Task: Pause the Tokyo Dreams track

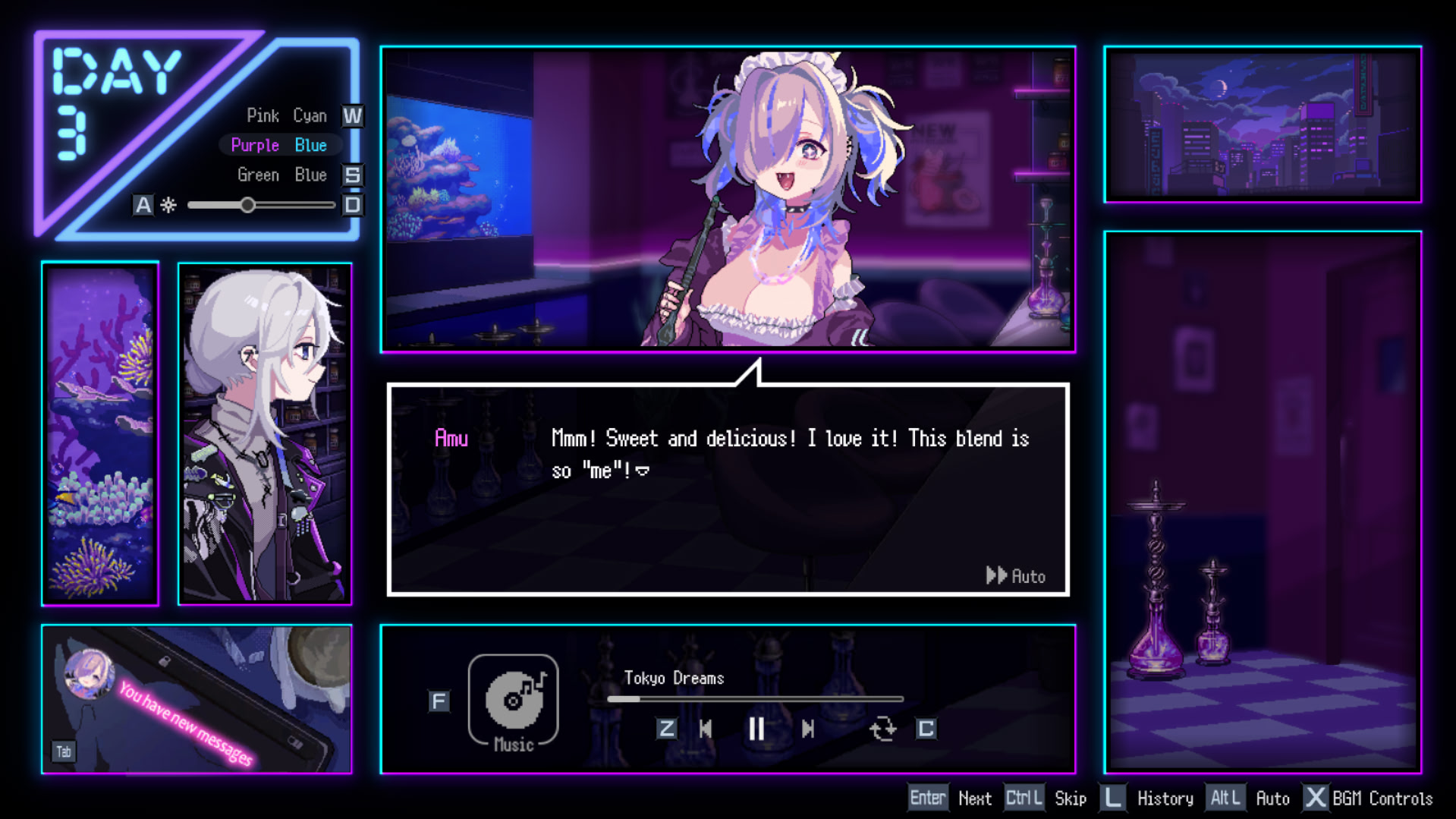Action: (x=756, y=729)
